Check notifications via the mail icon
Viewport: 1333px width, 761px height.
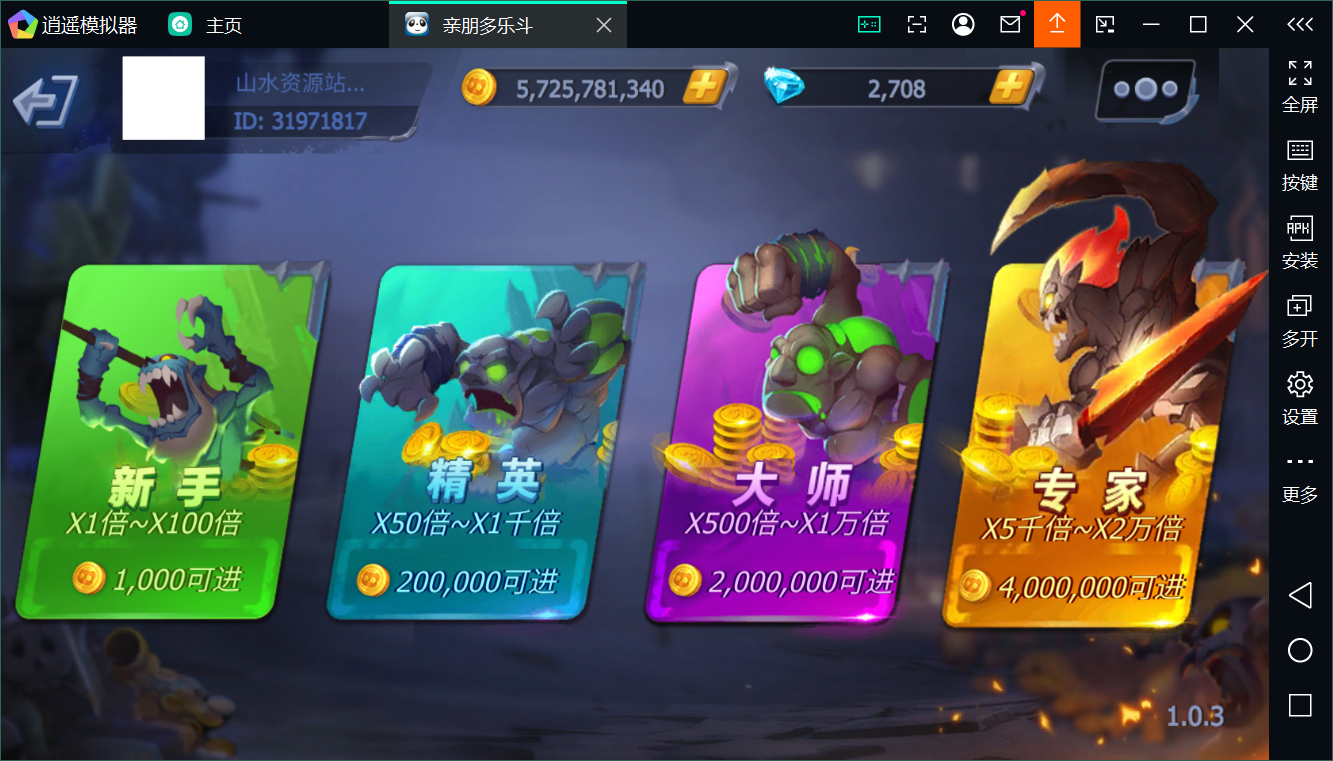(x=1009, y=23)
